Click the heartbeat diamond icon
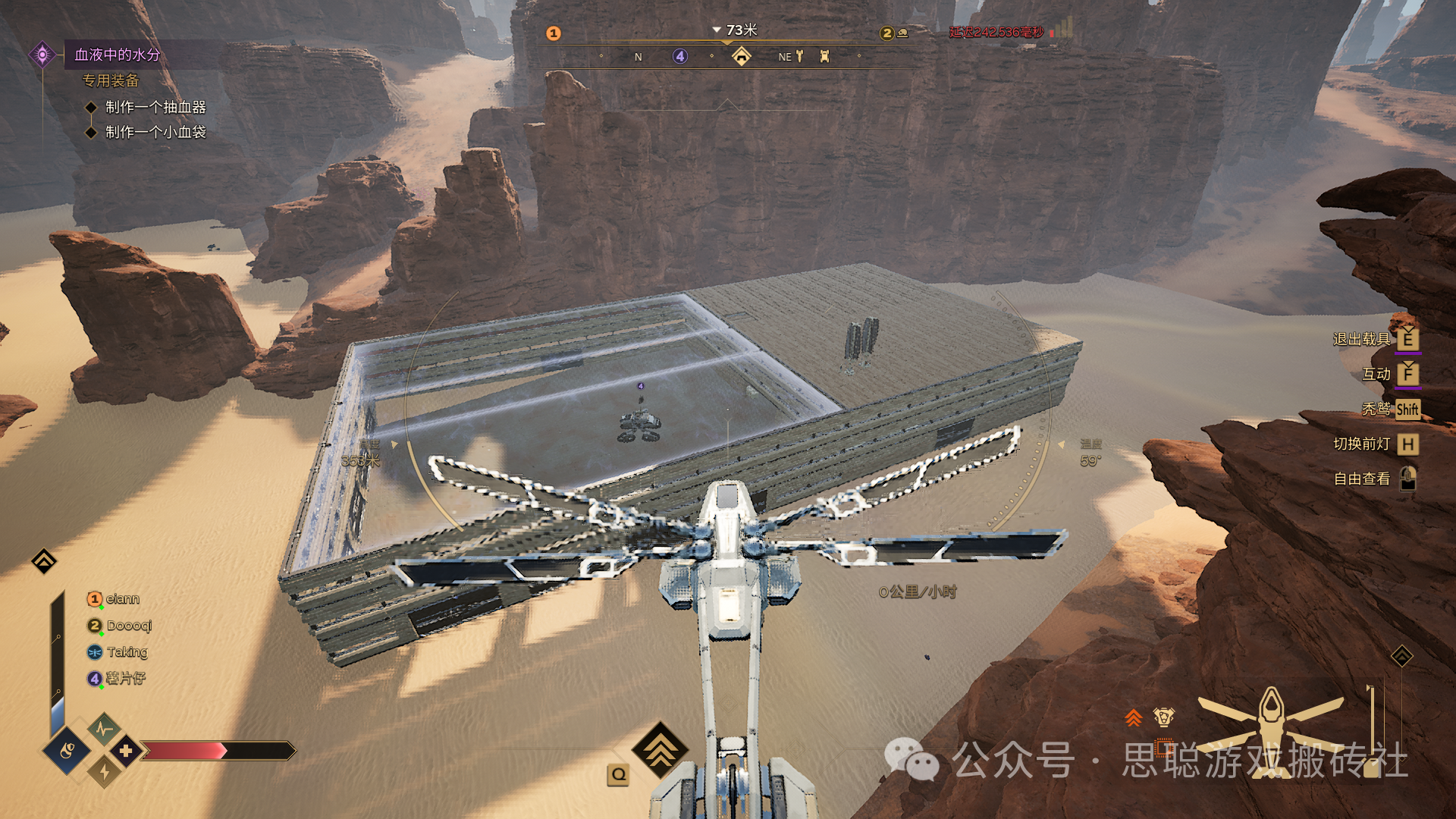Viewport: 1456px width, 819px height. click(x=104, y=730)
